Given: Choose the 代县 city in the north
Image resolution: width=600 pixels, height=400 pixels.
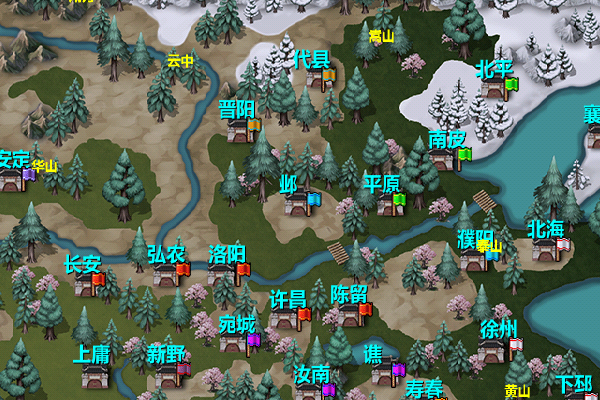Looking at the screenshot, I should (310, 80).
